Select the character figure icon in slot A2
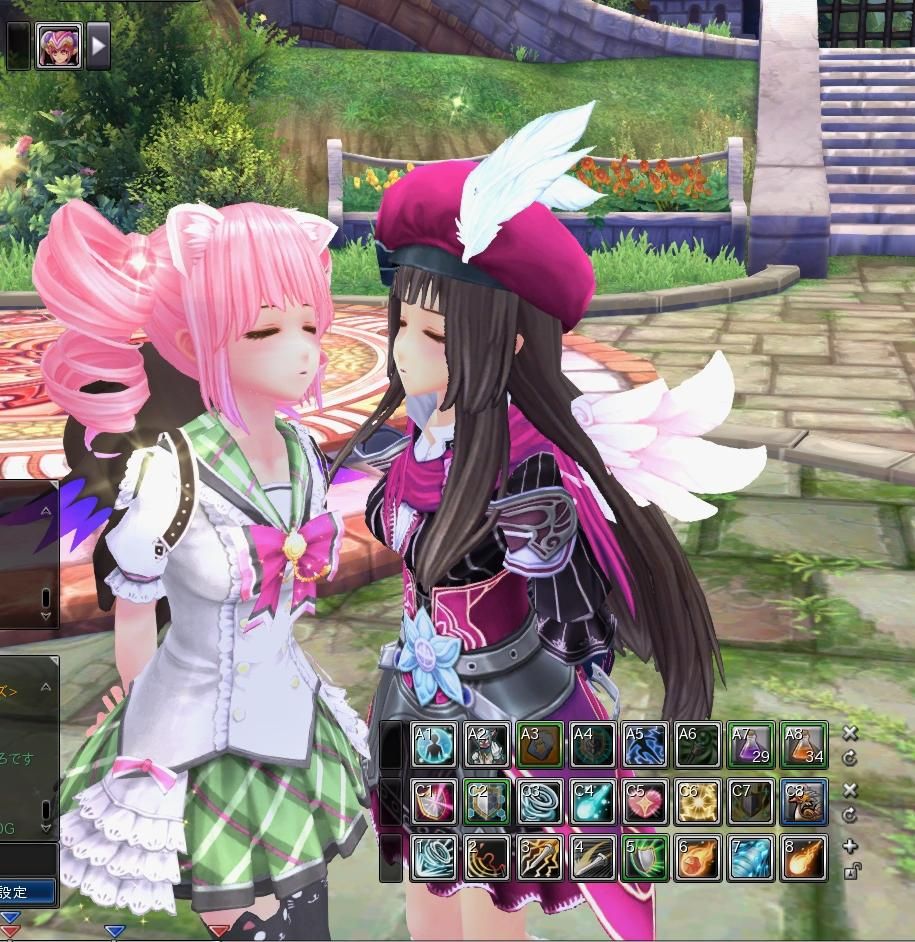915x942 pixels. [x=487, y=745]
